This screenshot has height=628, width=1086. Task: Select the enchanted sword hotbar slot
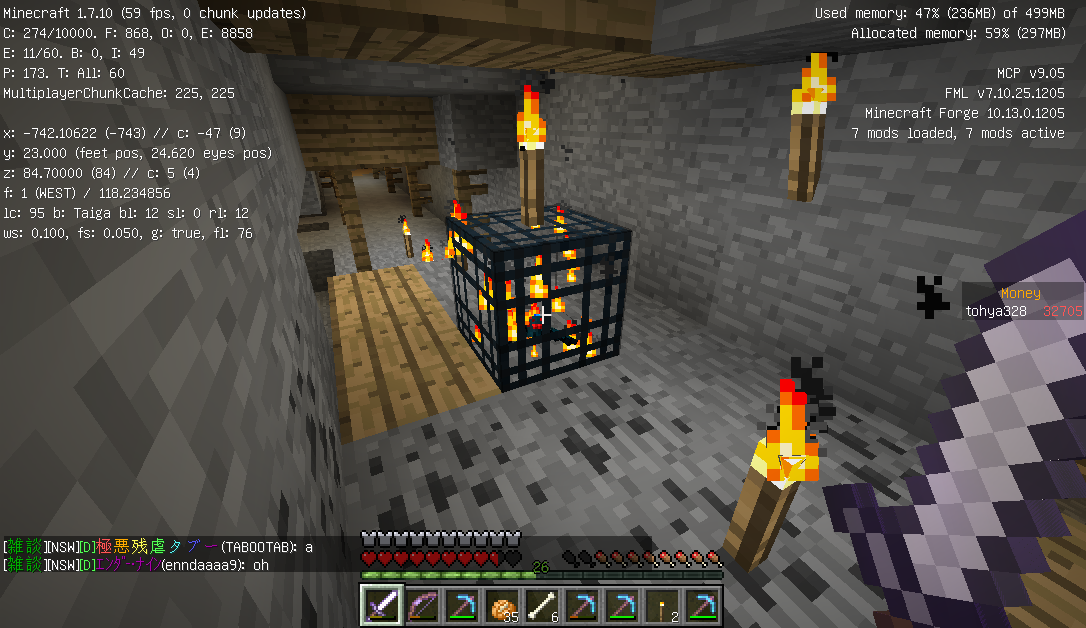coord(381,605)
